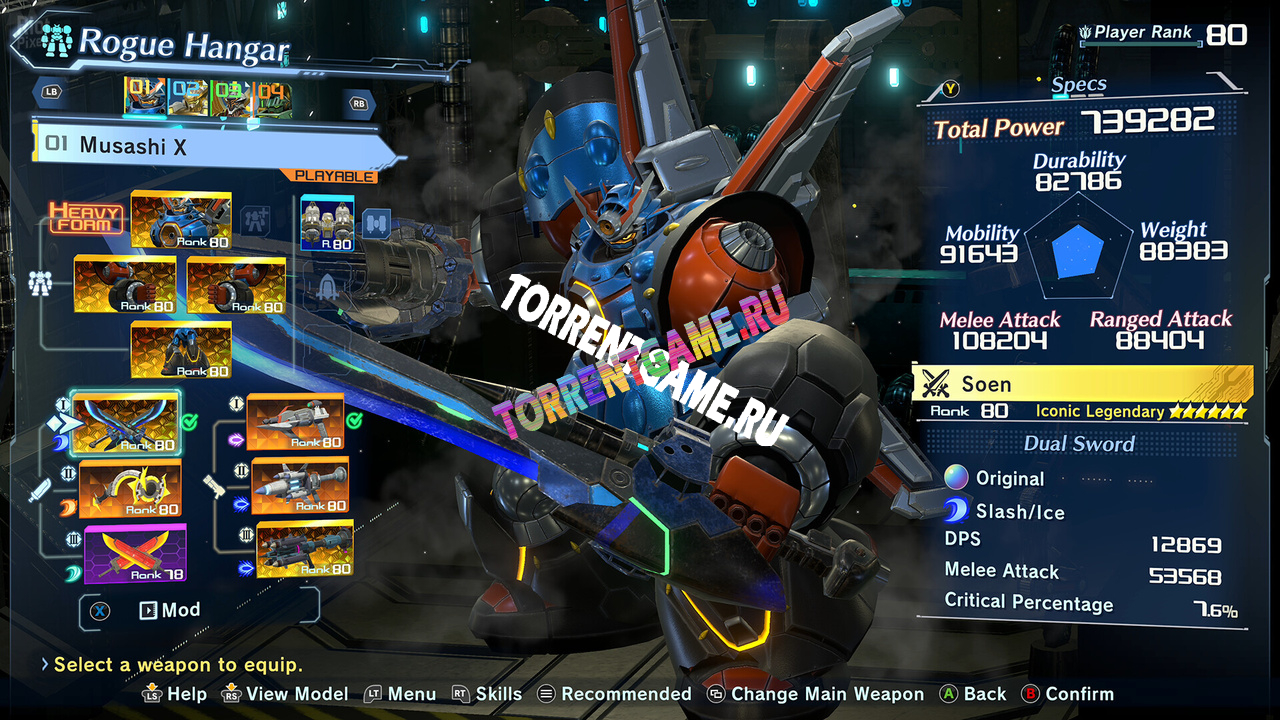Choose the right arm part slot
1280x720 pixels.
(236, 285)
